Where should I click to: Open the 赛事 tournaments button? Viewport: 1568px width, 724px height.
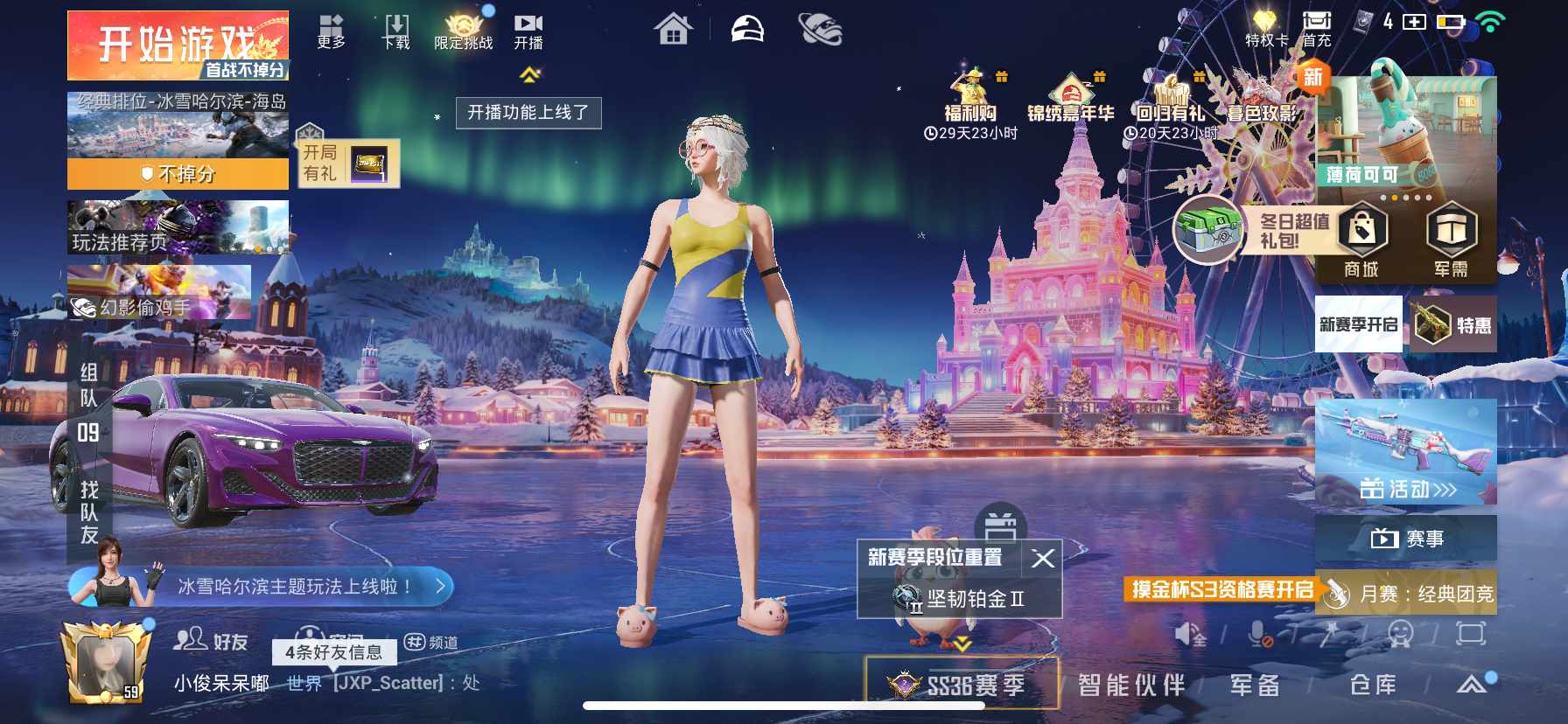[1406, 539]
